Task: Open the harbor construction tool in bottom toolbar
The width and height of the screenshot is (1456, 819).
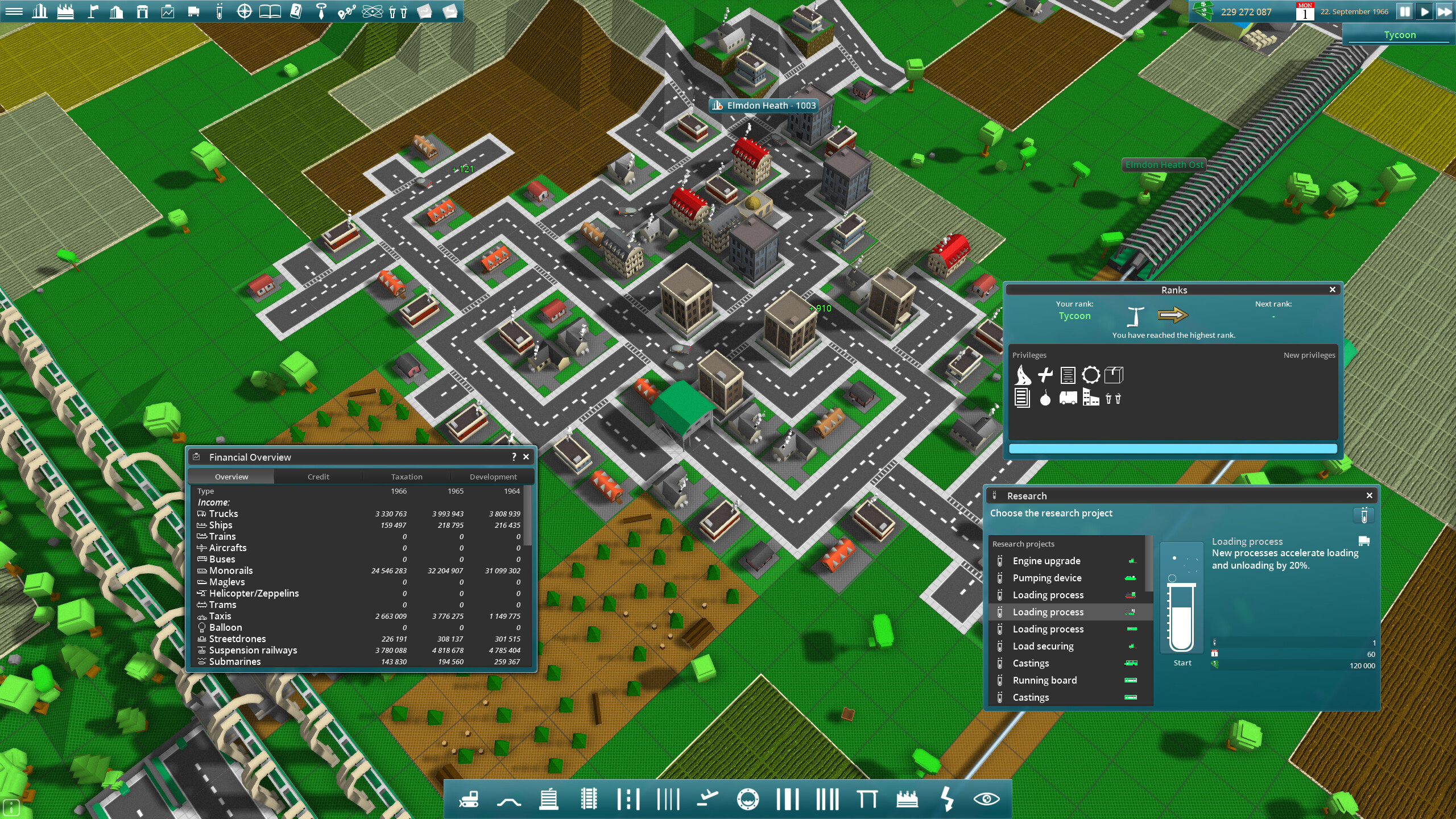Action: 748,799
